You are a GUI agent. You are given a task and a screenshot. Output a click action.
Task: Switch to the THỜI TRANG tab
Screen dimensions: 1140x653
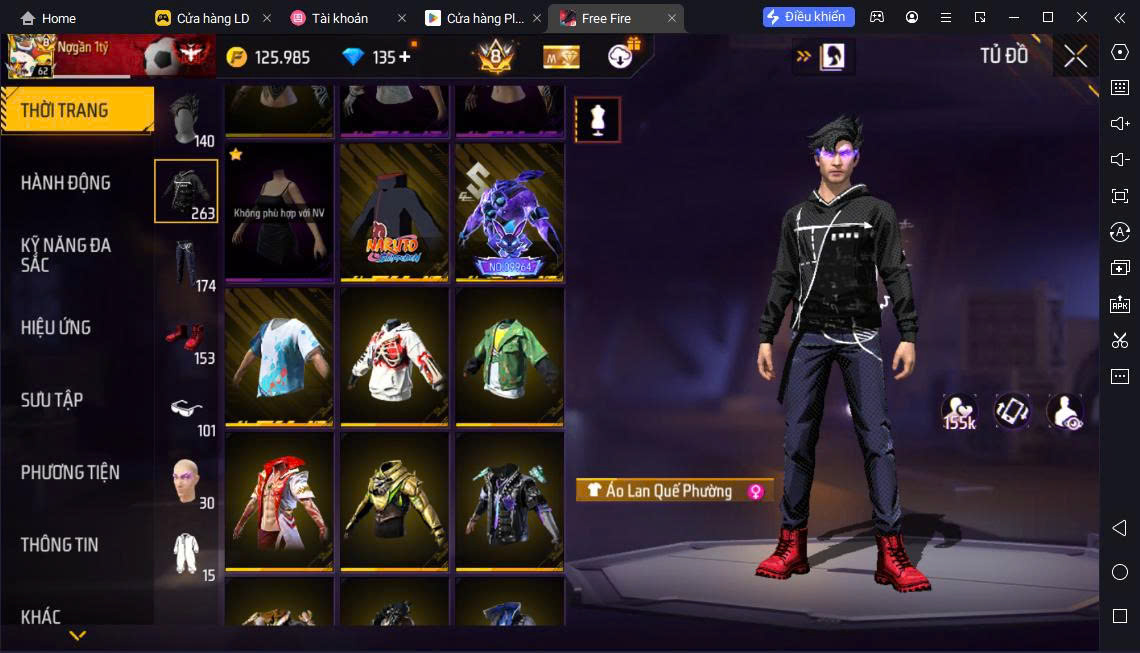76,110
